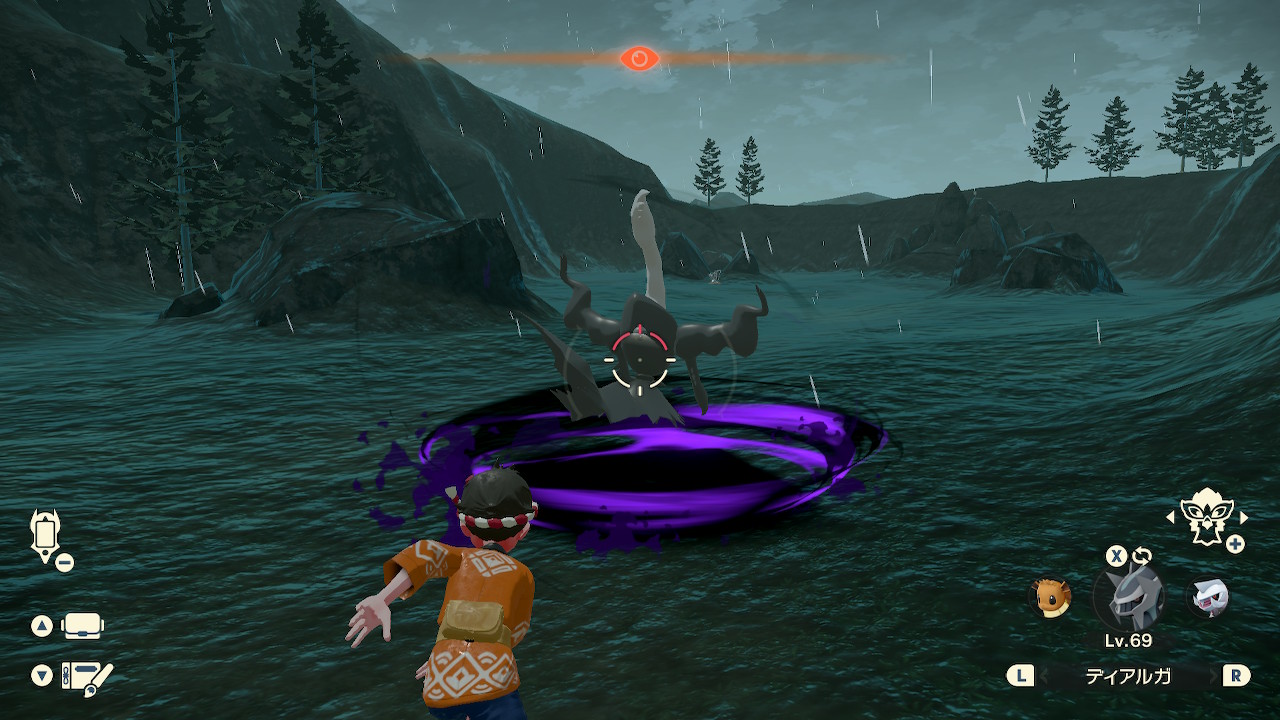Click the left arrow beside the ride icon
The height and width of the screenshot is (720, 1280).
coord(1171,517)
